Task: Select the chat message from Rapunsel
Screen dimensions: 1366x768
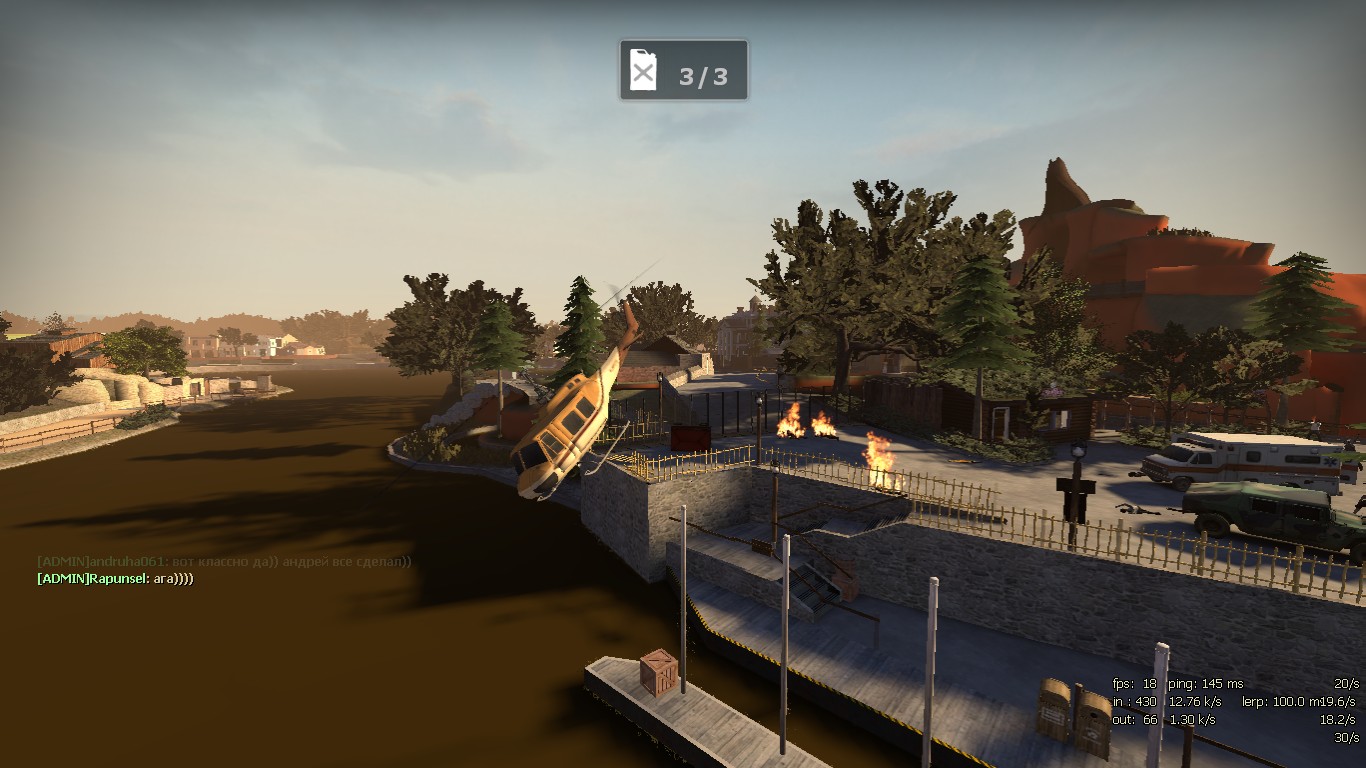Action: pyautogui.click(x=115, y=579)
